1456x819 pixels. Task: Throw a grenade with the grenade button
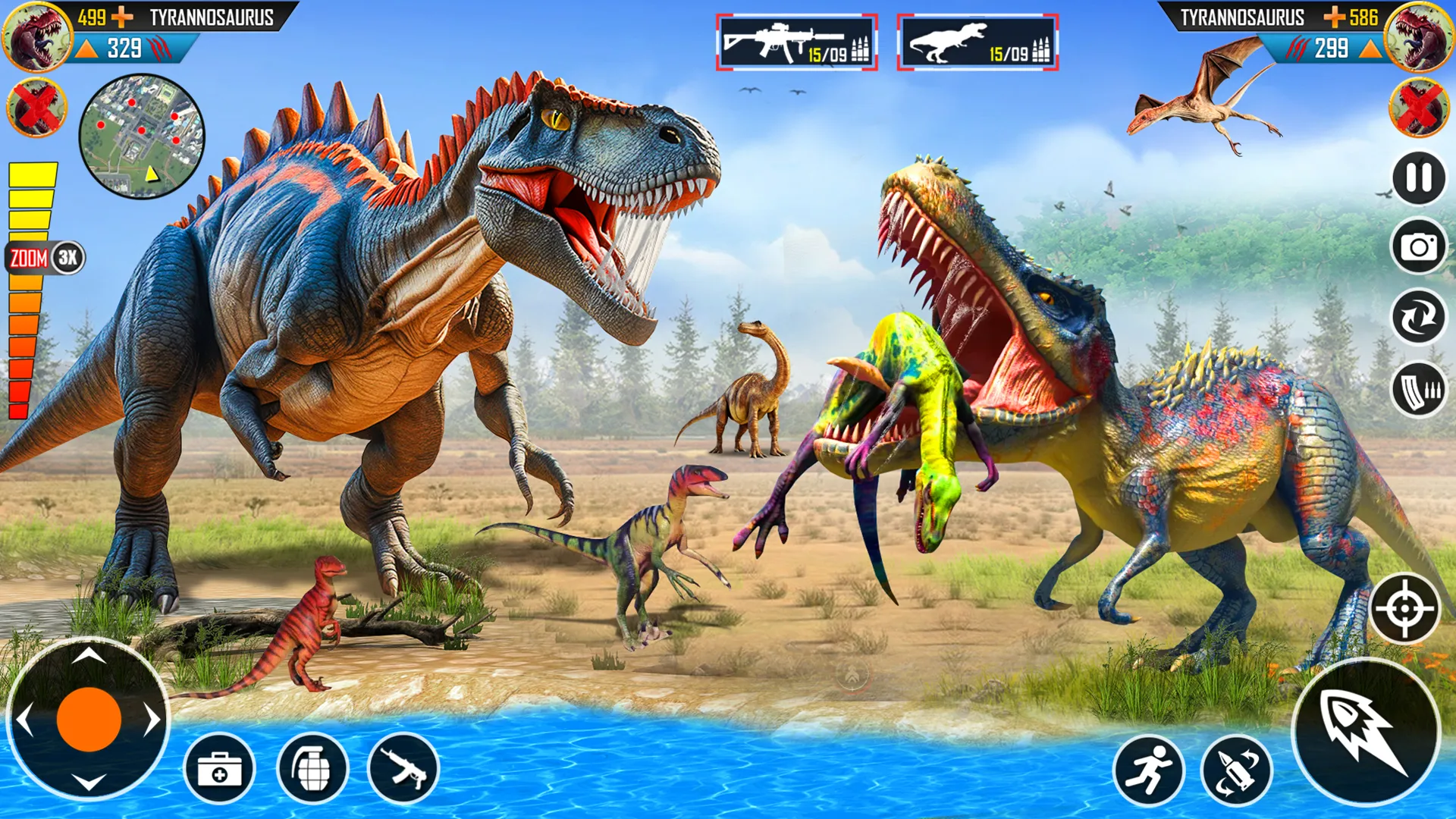click(x=312, y=770)
